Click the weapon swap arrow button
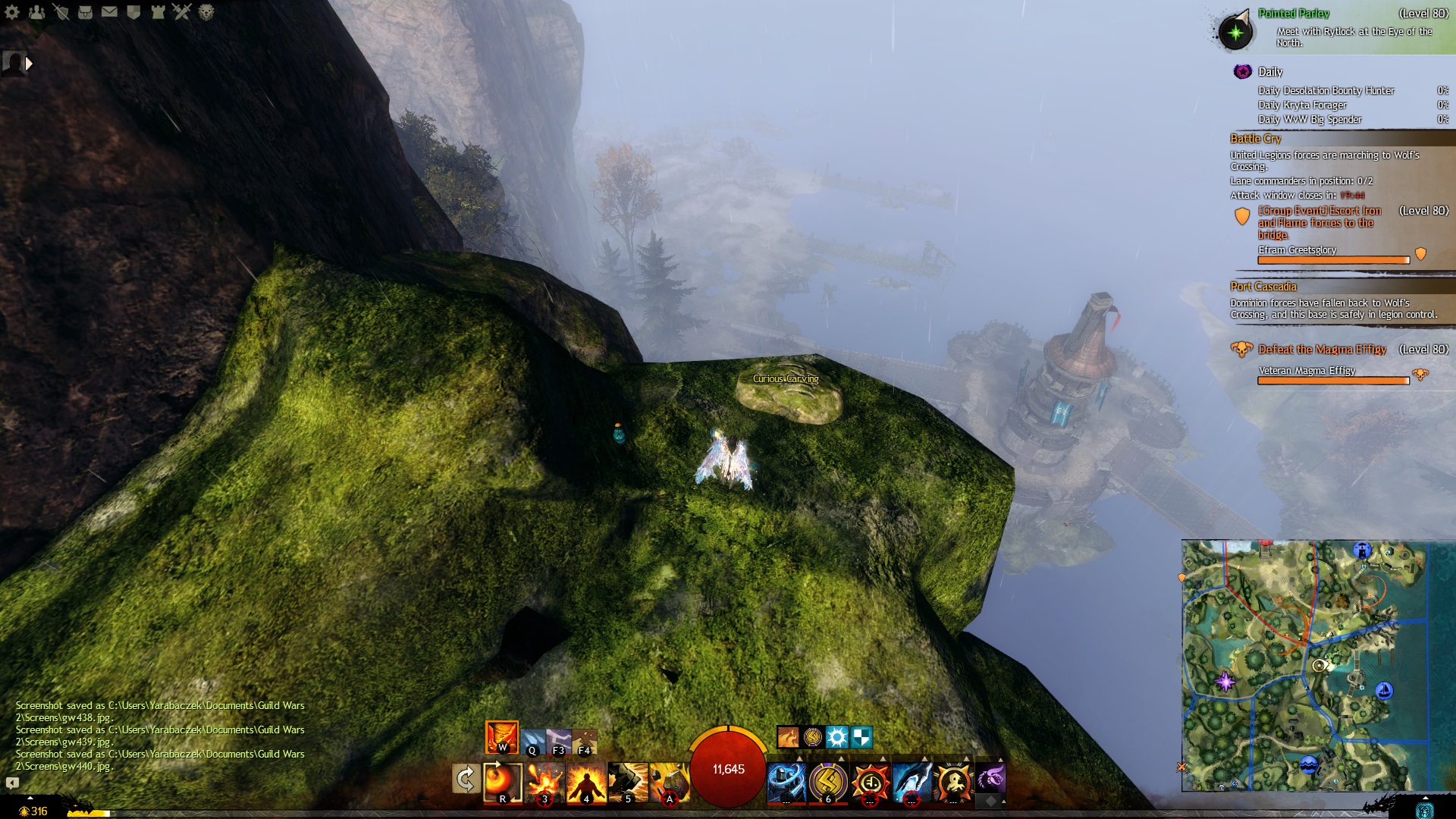 [466, 779]
